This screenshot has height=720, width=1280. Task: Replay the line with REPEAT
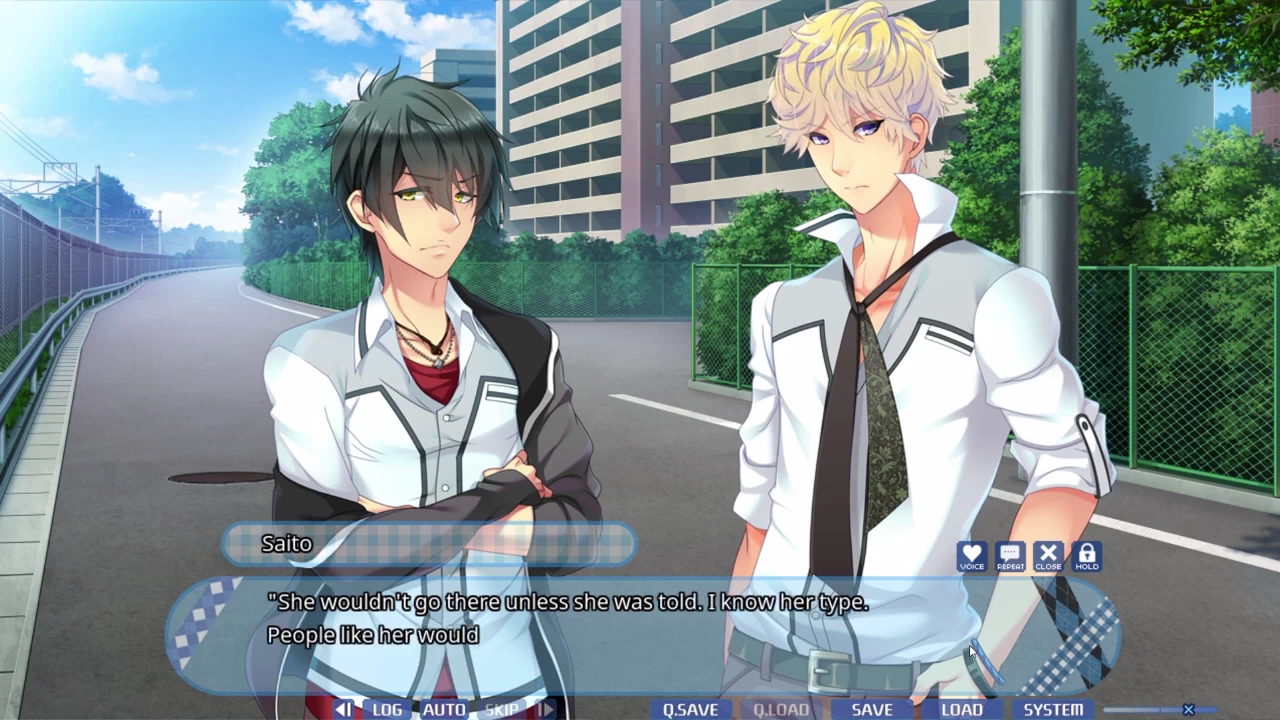click(x=1010, y=556)
